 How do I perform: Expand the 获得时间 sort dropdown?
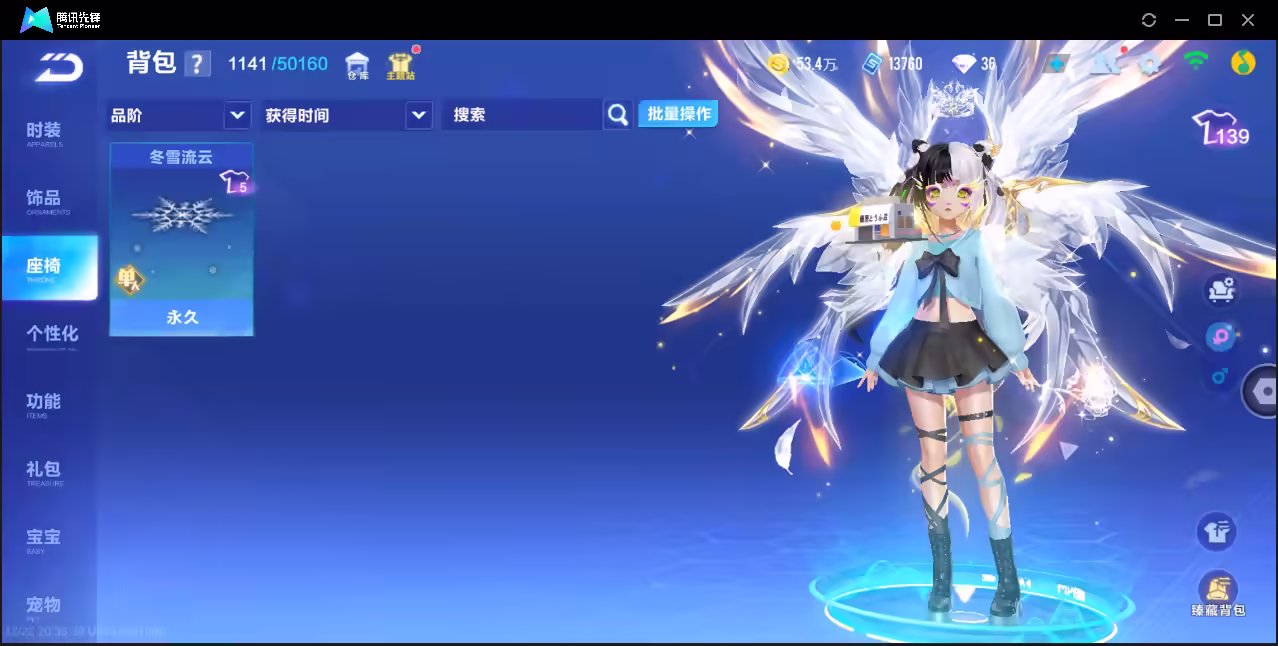418,115
